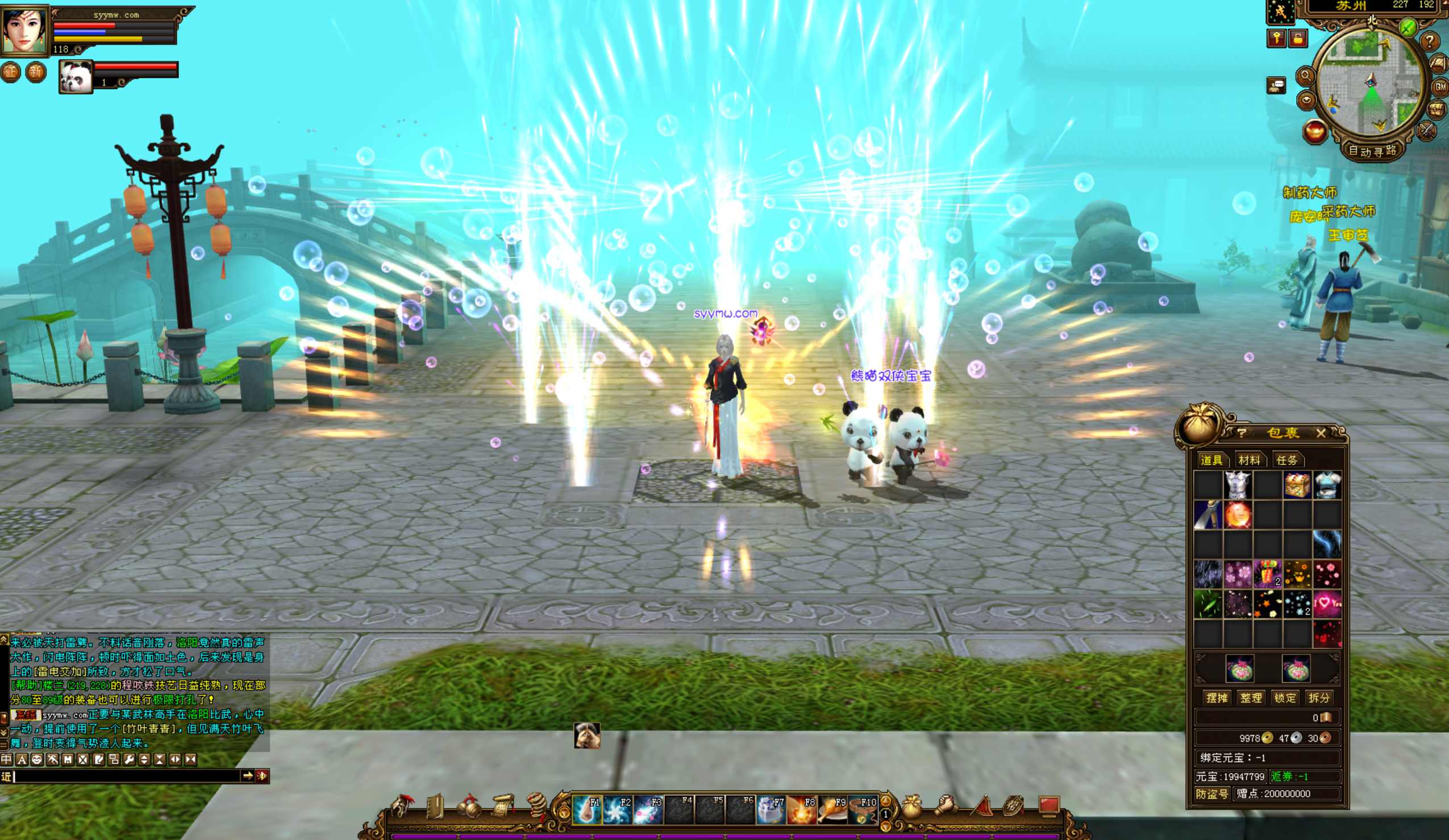Viewport: 1449px width, 840px height.
Task: Select the golden treasure chest item
Action: tap(1297, 485)
